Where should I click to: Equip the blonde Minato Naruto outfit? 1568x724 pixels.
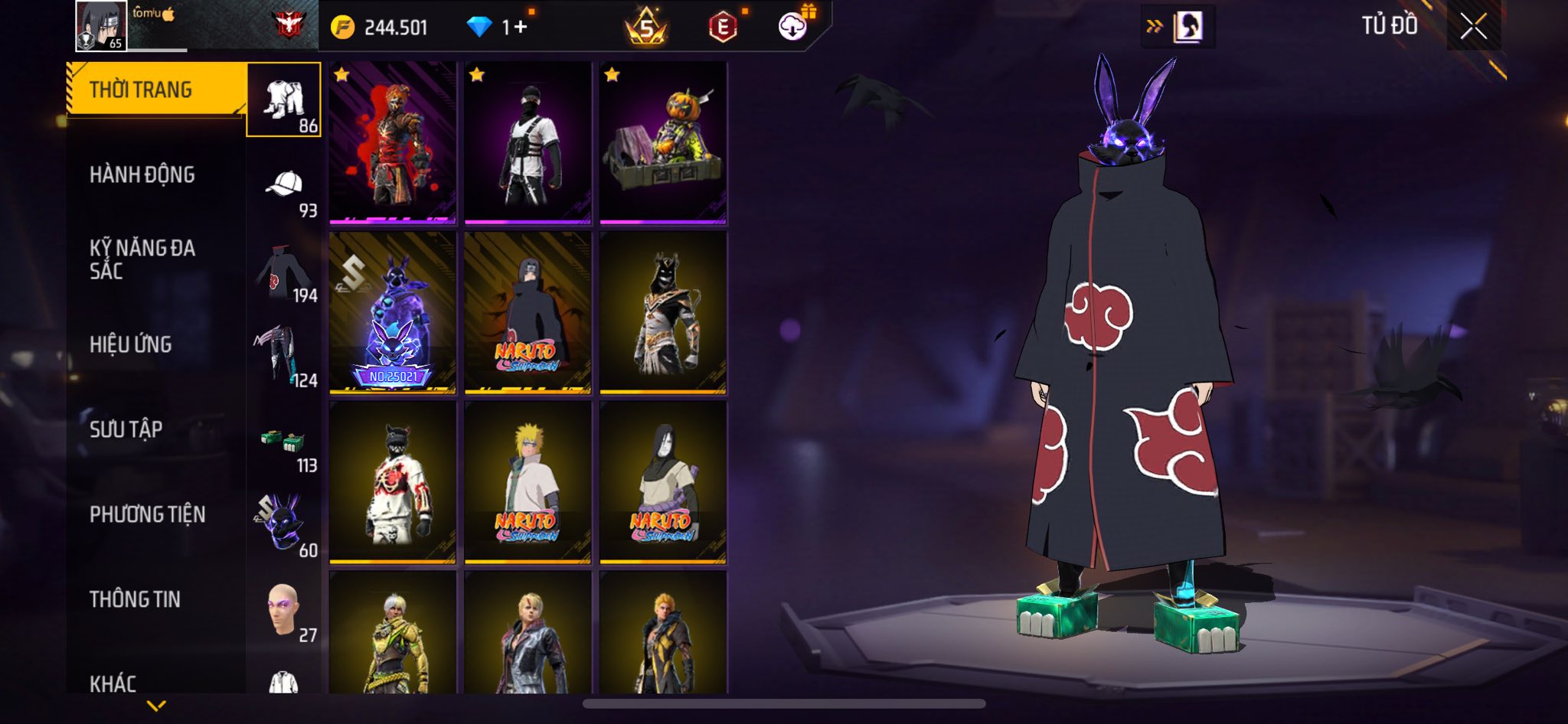(528, 483)
